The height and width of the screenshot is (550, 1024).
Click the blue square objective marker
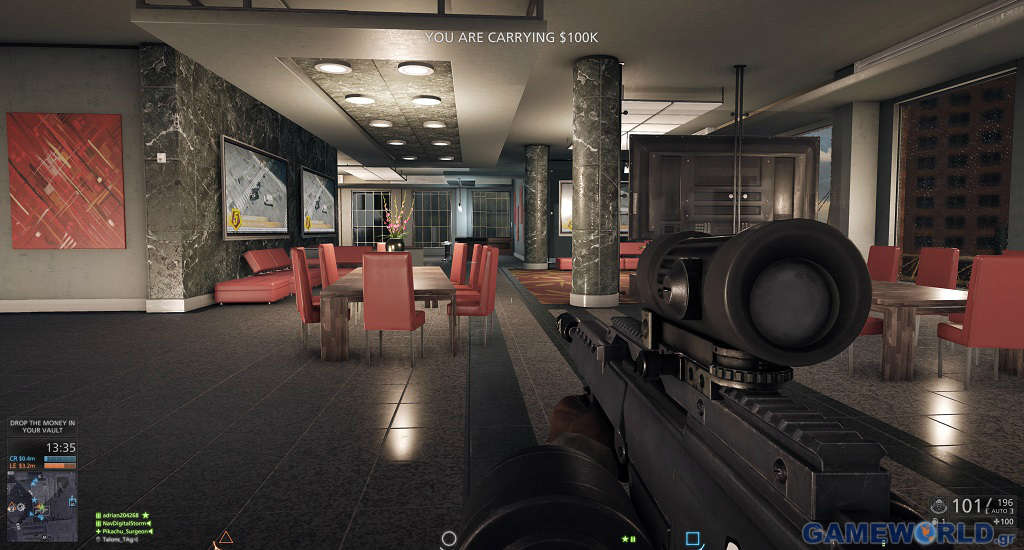692,539
